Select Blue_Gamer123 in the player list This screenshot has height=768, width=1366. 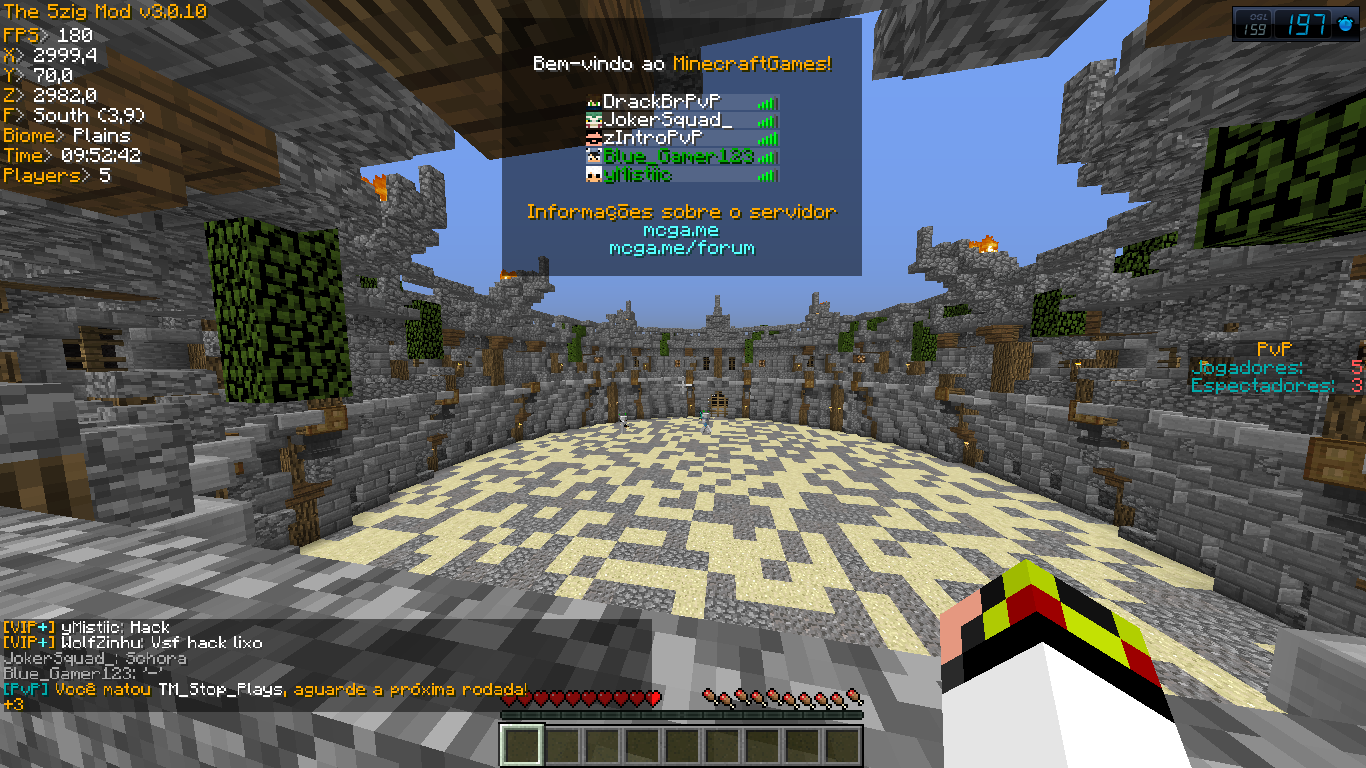coord(680,157)
